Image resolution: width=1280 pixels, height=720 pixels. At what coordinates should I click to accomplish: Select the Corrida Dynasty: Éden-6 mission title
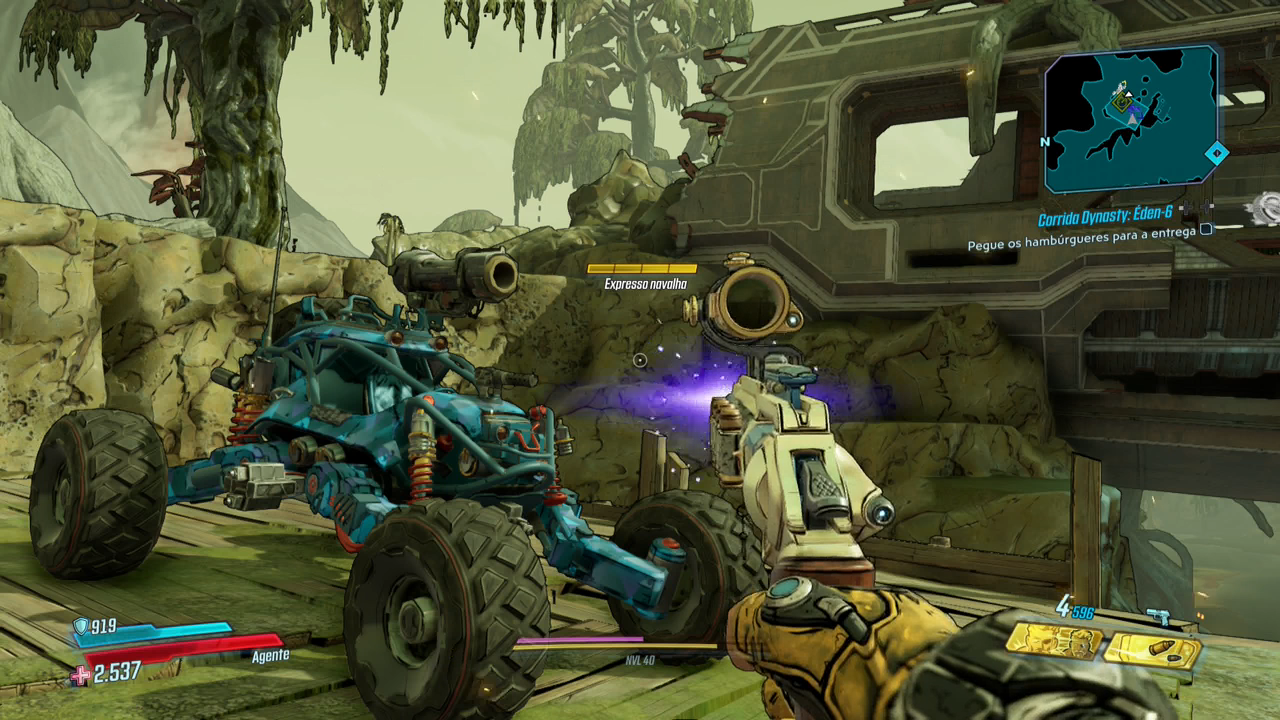pyautogui.click(x=1104, y=218)
